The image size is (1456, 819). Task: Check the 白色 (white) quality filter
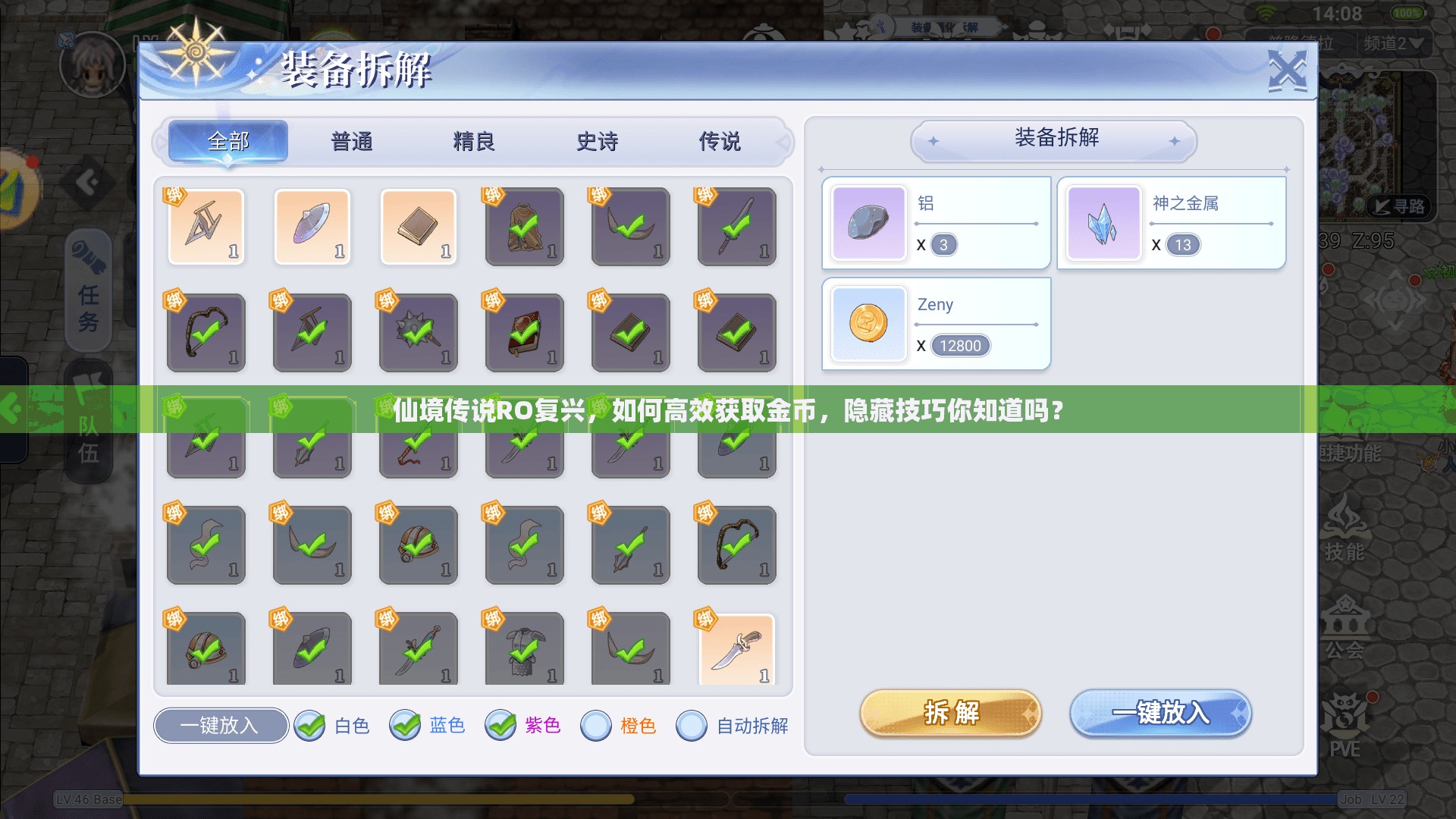pyautogui.click(x=310, y=726)
